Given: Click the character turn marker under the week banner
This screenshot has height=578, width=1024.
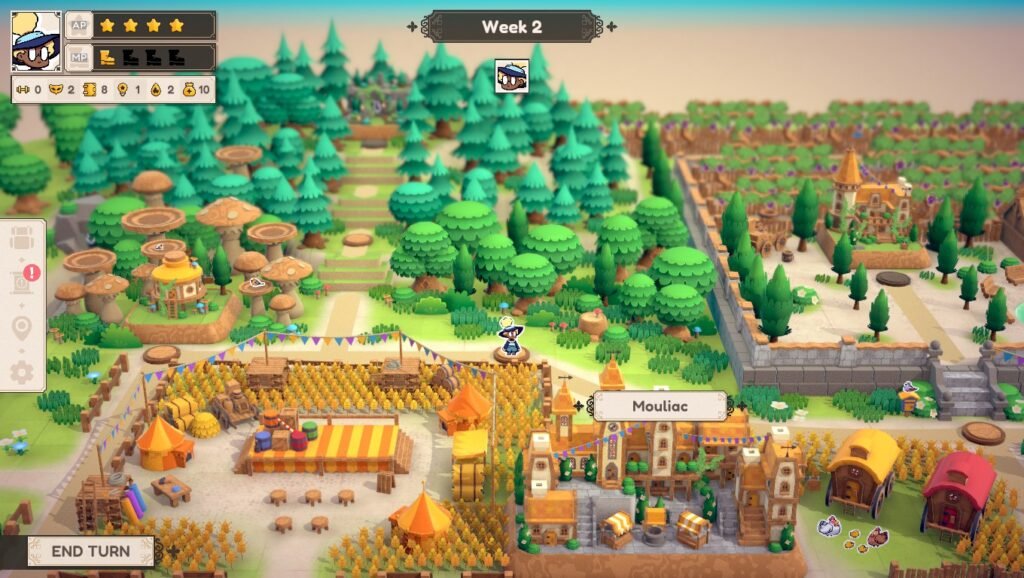Looking at the screenshot, I should pyautogui.click(x=512, y=76).
